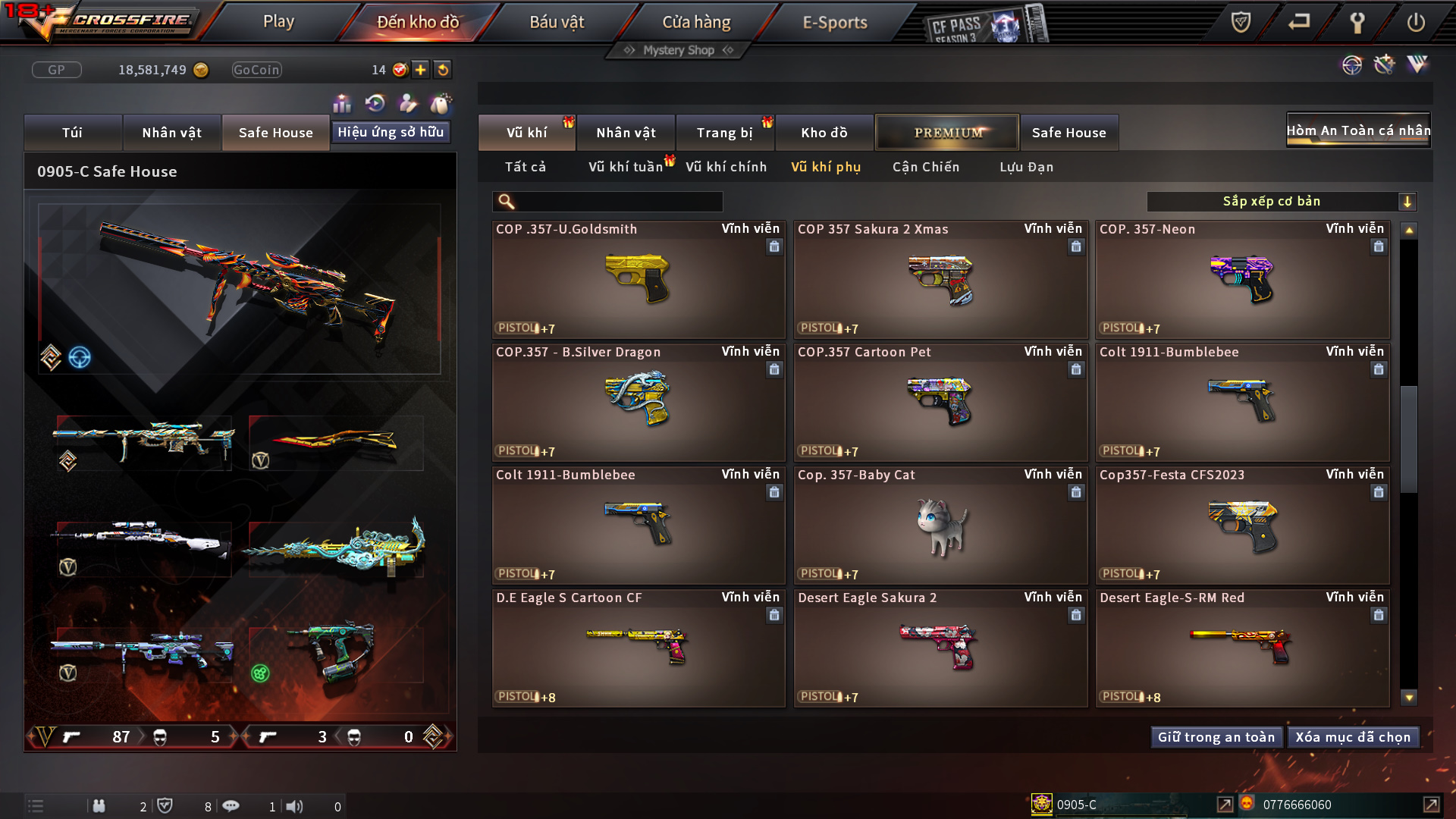Open the PREMIUM tab
Viewport: 1456px width, 819px height.
pyautogui.click(x=947, y=133)
